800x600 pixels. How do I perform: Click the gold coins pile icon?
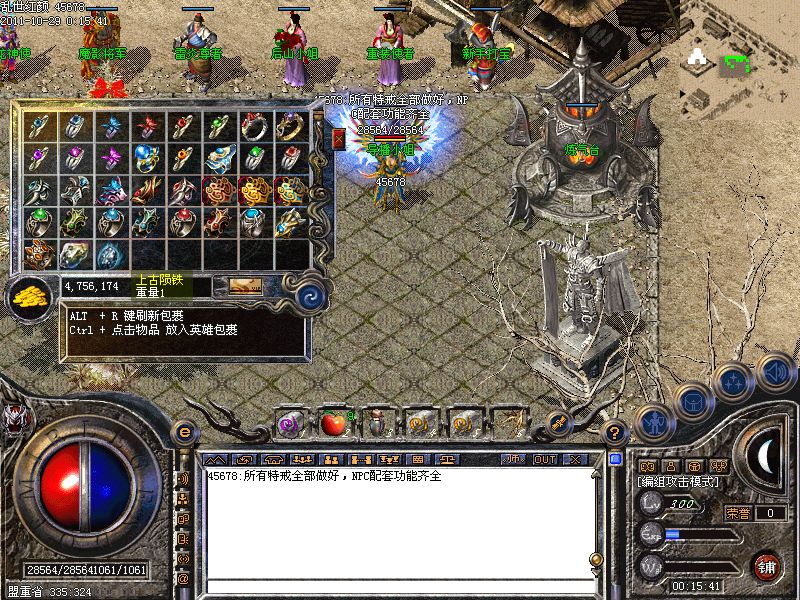[32, 297]
